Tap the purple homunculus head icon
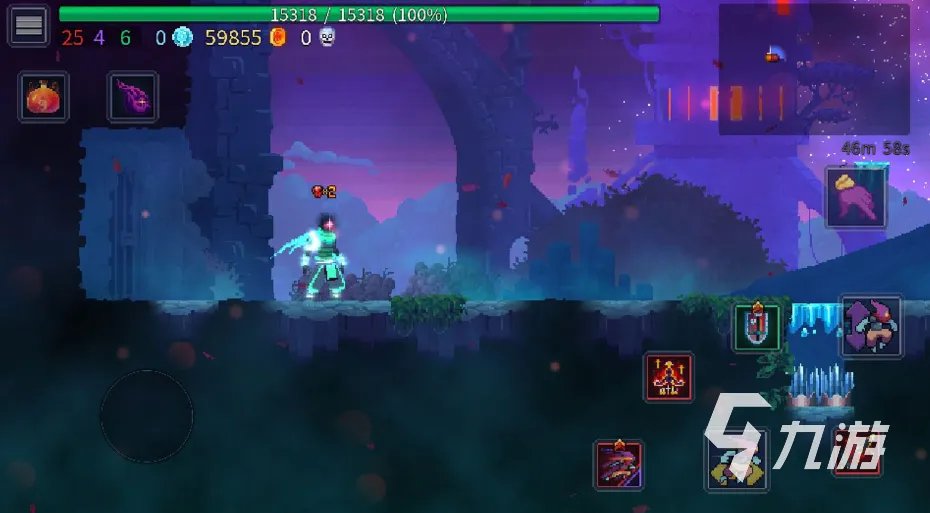 (133, 98)
